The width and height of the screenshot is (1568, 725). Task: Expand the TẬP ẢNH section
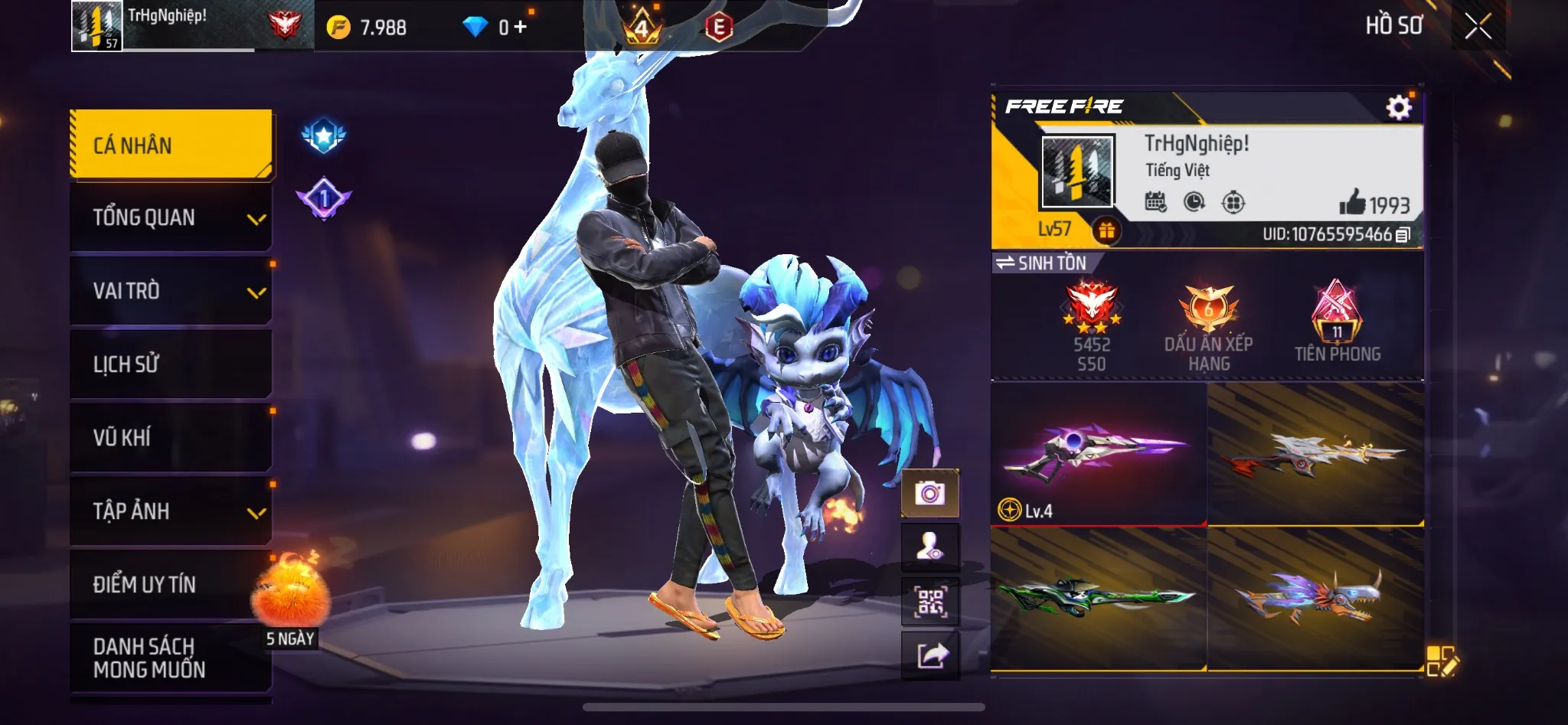(x=170, y=511)
